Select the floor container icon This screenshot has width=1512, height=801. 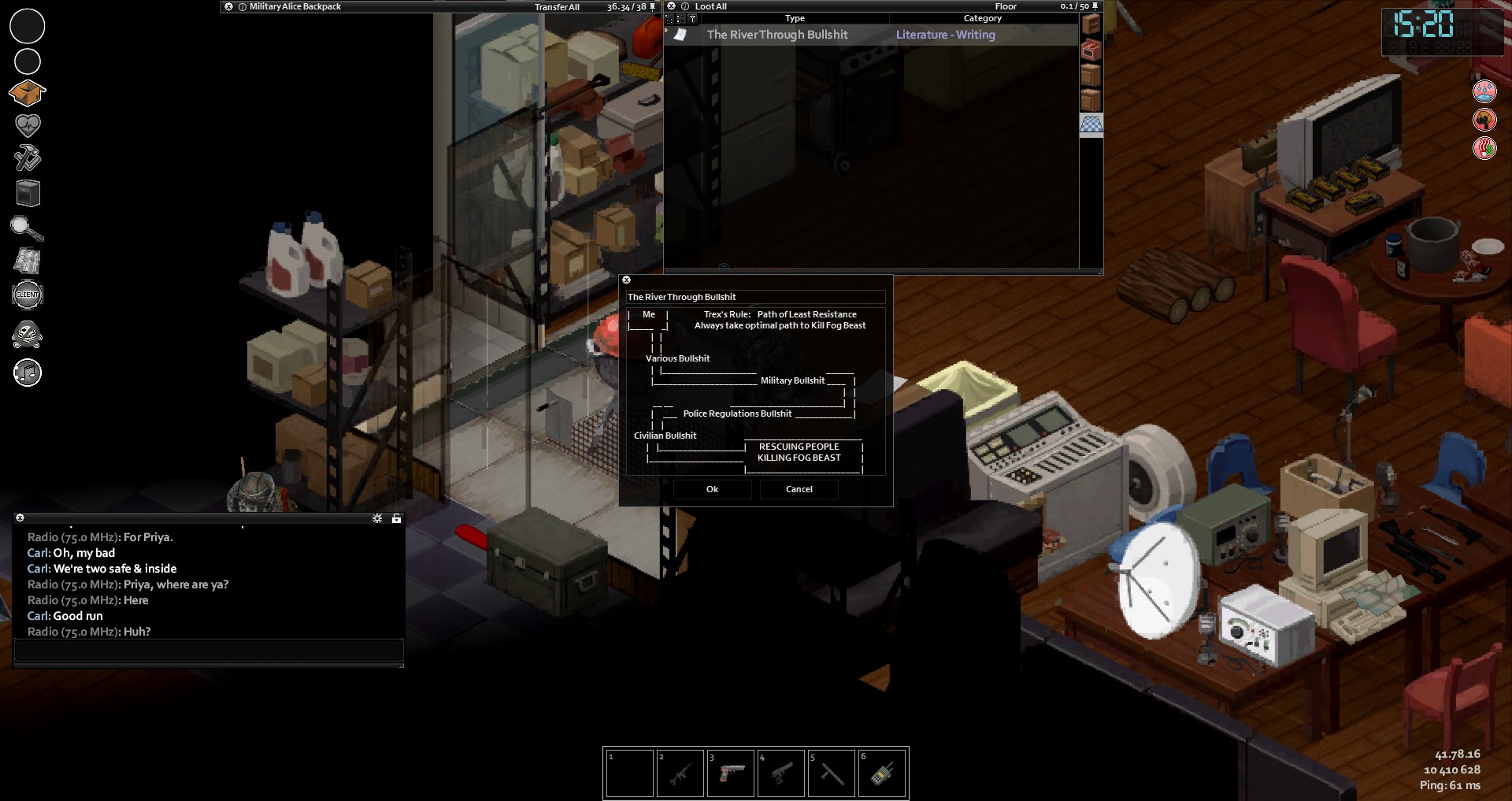pos(1091,124)
